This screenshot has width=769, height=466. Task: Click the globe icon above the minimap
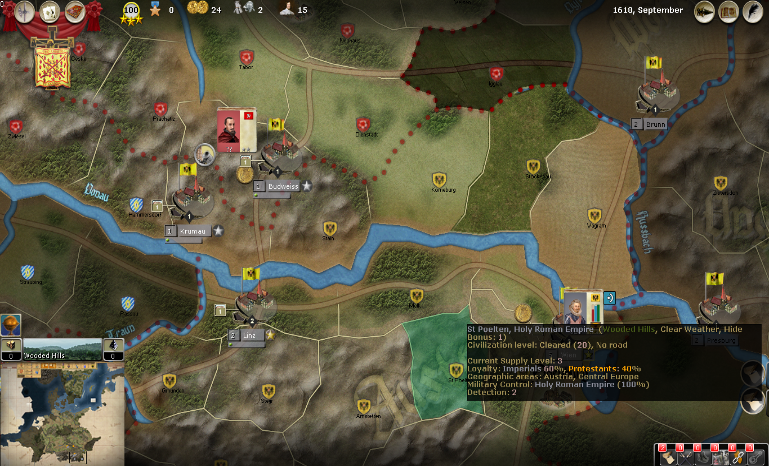(x=11, y=326)
